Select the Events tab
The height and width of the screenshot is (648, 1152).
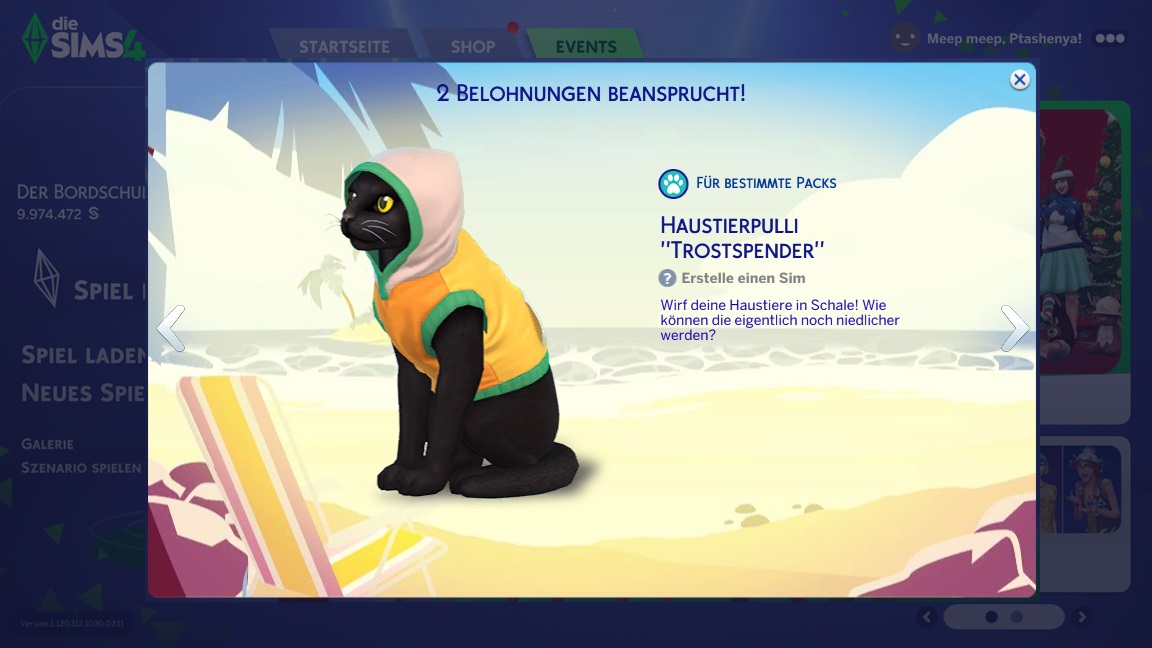pos(585,47)
